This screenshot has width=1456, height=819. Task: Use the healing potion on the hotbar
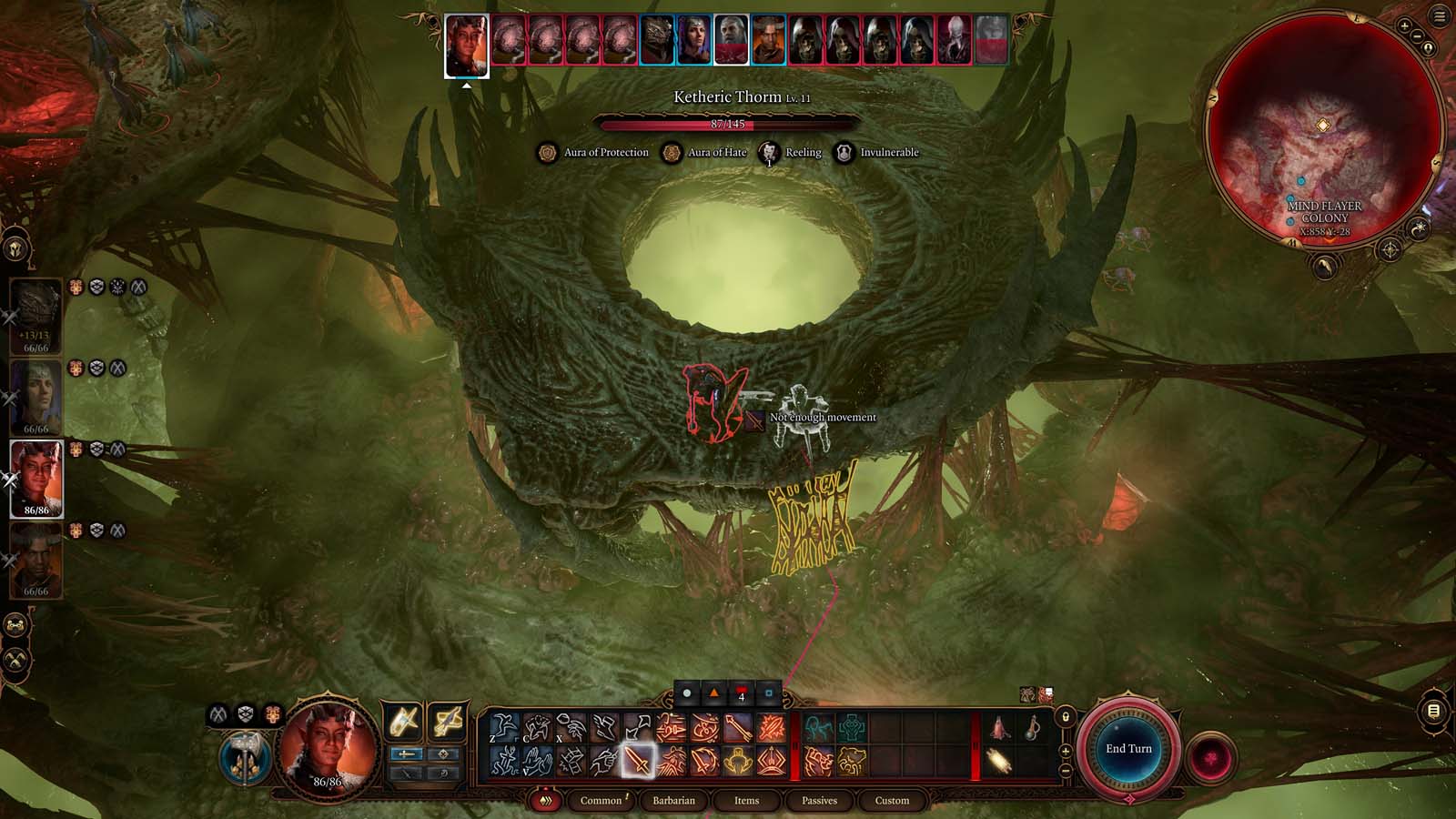pos(998,725)
